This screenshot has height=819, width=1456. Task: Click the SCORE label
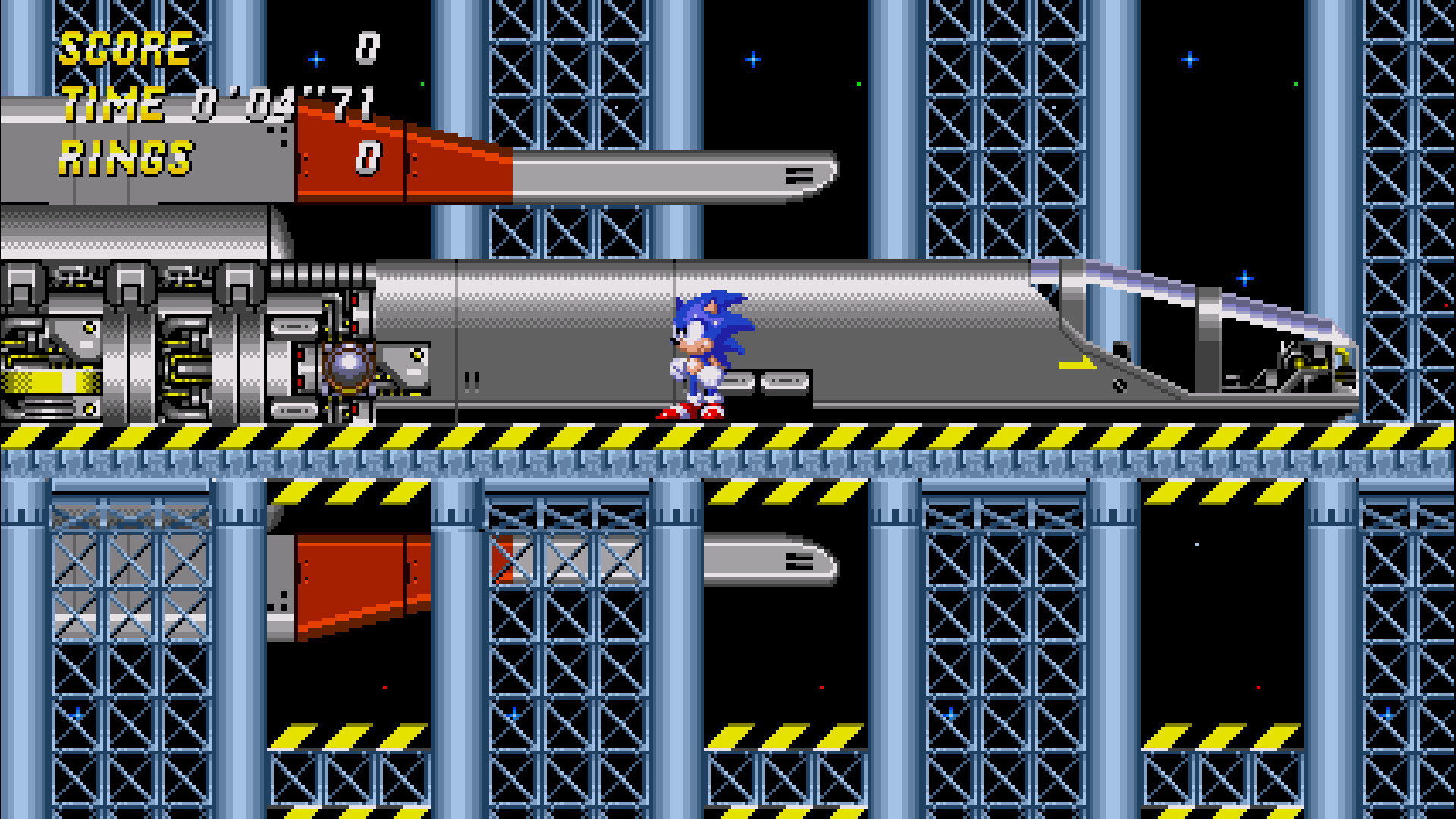(x=125, y=49)
